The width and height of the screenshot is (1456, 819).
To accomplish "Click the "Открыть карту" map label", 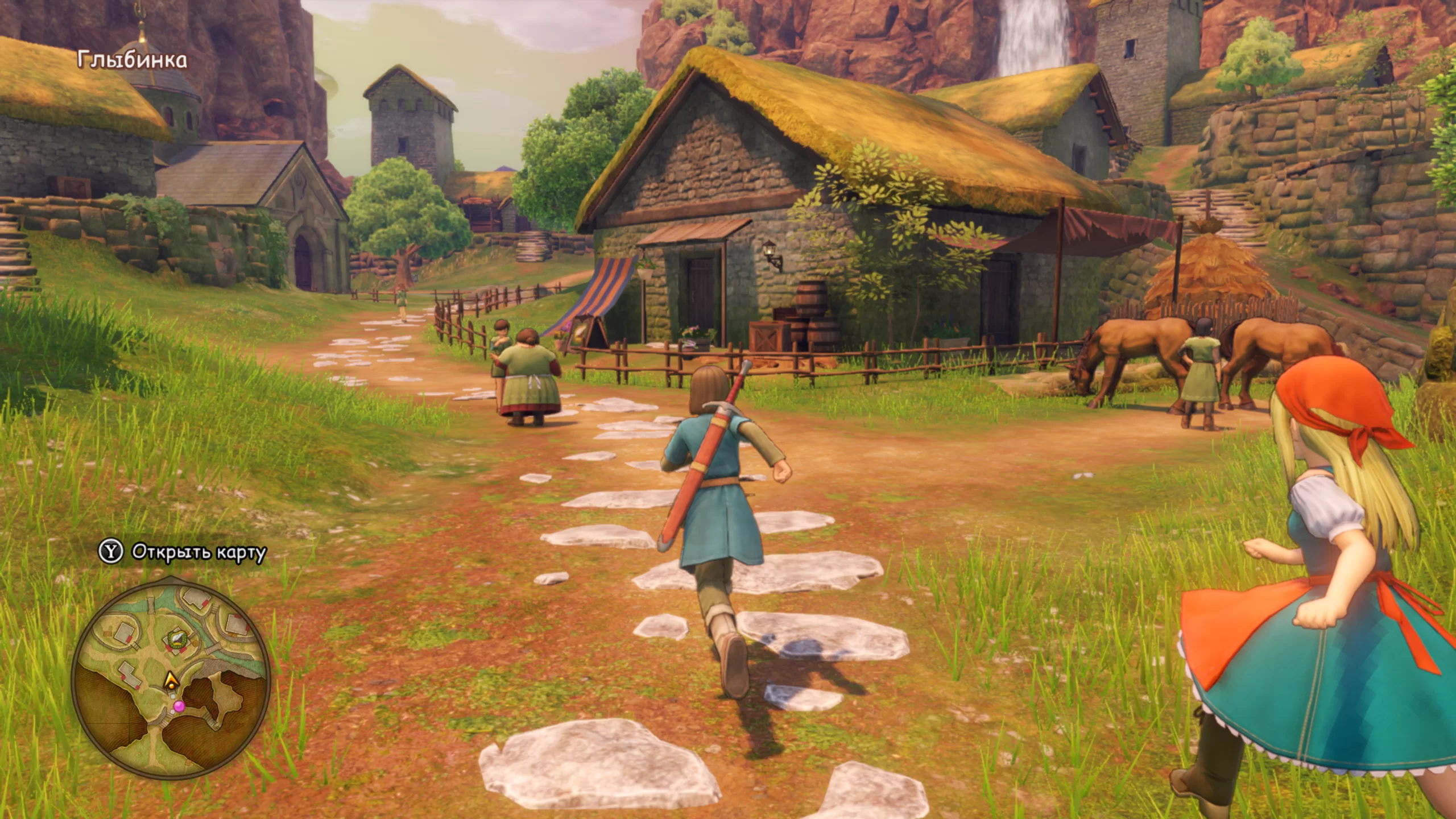I will (x=198, y=552).
